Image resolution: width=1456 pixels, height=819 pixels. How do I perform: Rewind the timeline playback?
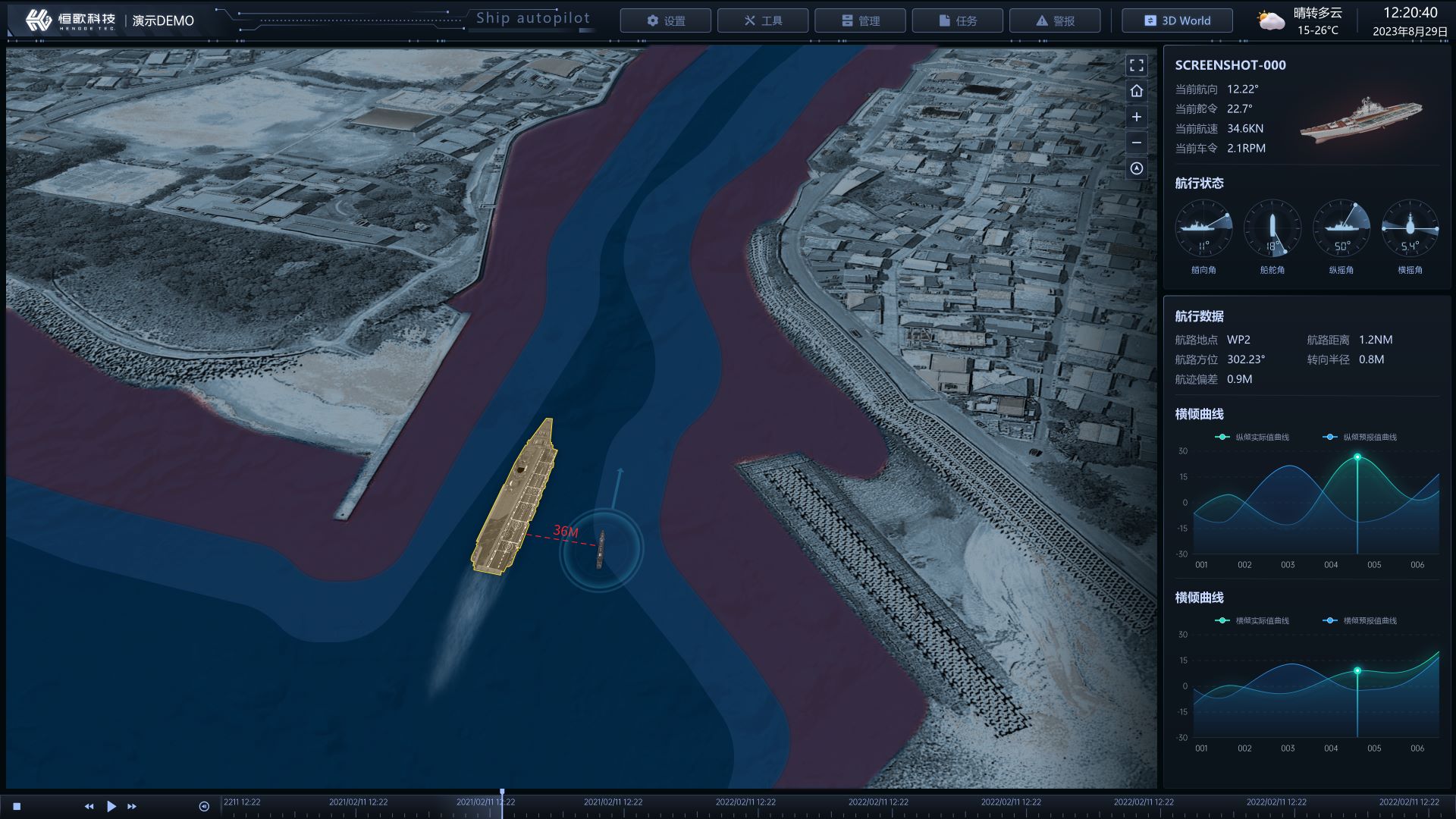[89, 806]
